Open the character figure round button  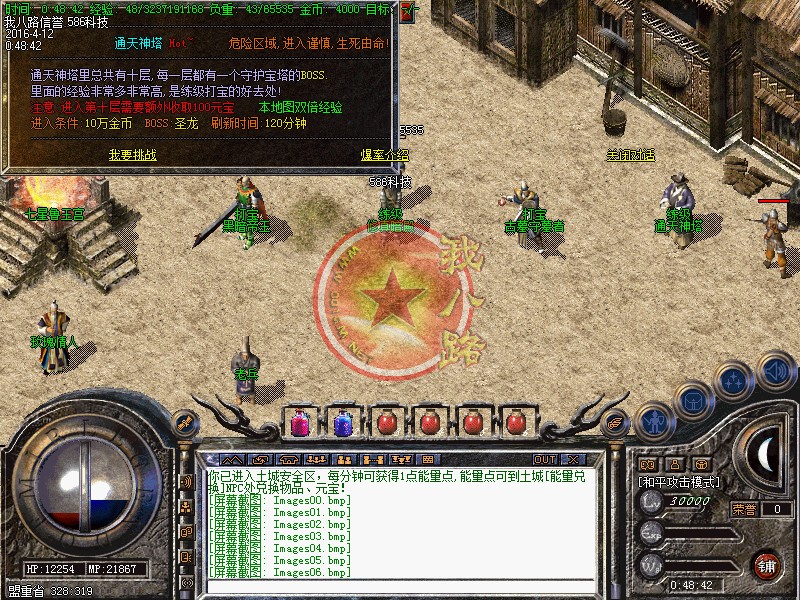click(654, 422)
